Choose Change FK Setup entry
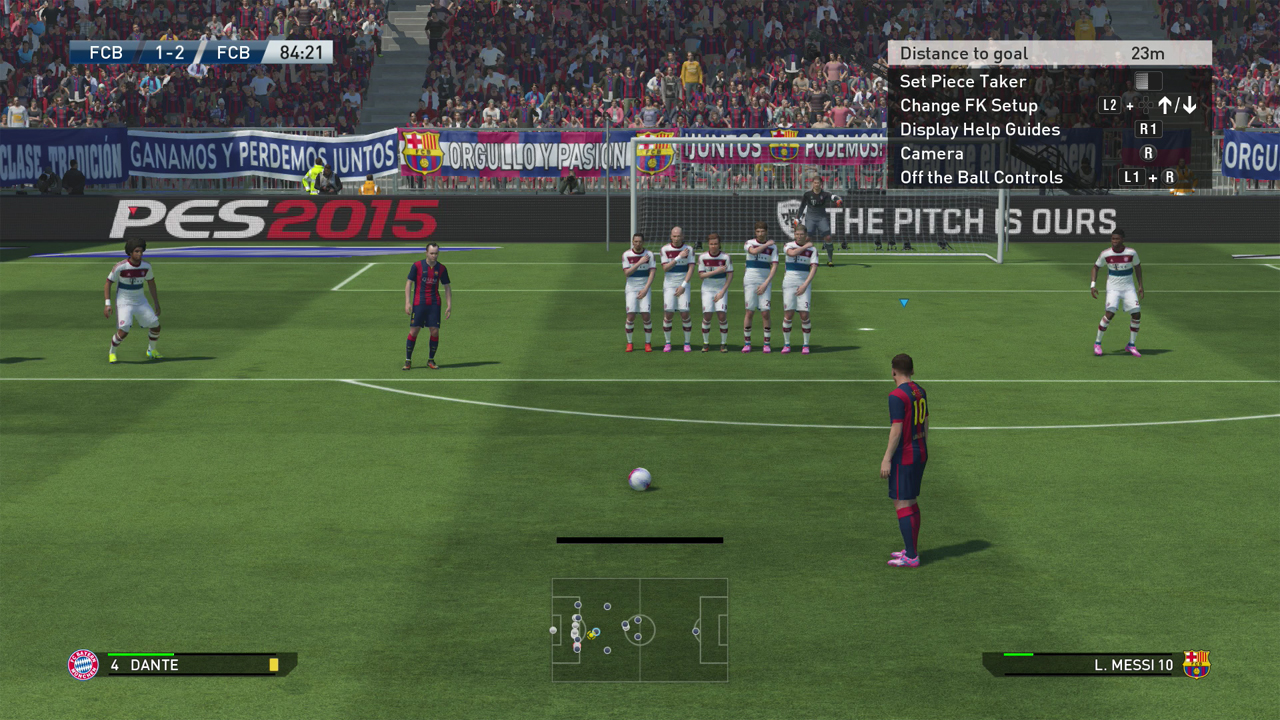Screen dimensions: 1280x720 click(968, 105)
